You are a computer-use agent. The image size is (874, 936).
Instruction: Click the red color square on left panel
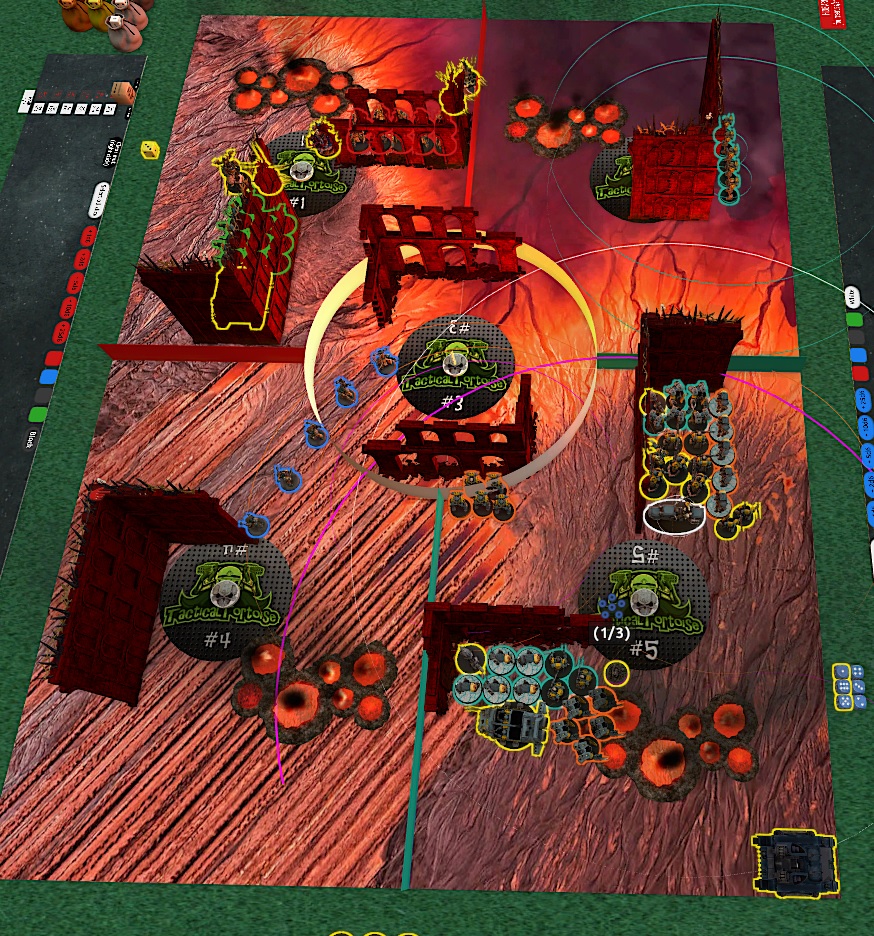click(x=55, y=357)
